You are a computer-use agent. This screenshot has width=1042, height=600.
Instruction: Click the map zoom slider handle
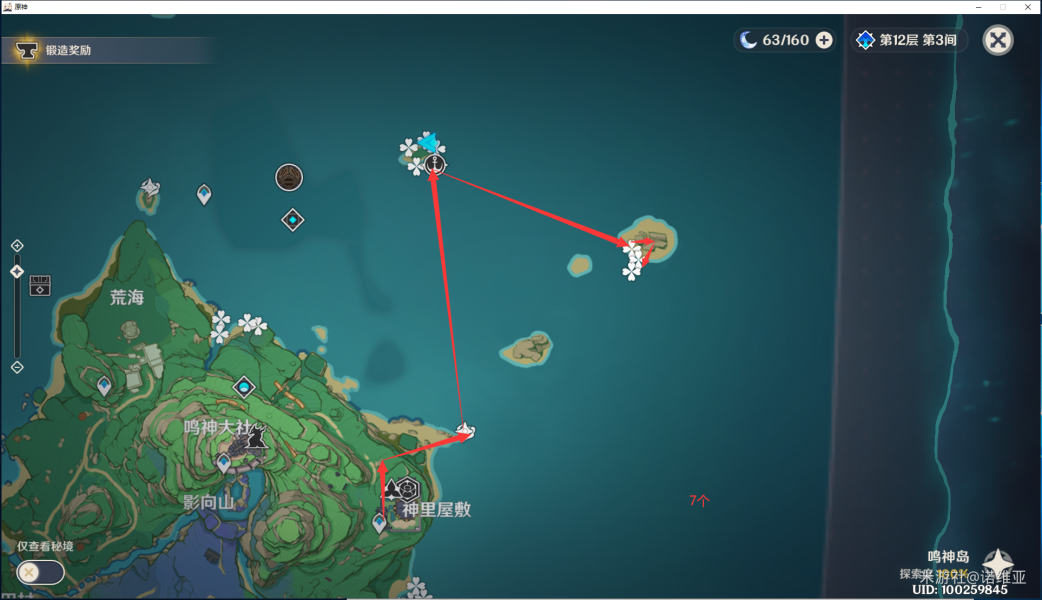click(x=17, y=271)
